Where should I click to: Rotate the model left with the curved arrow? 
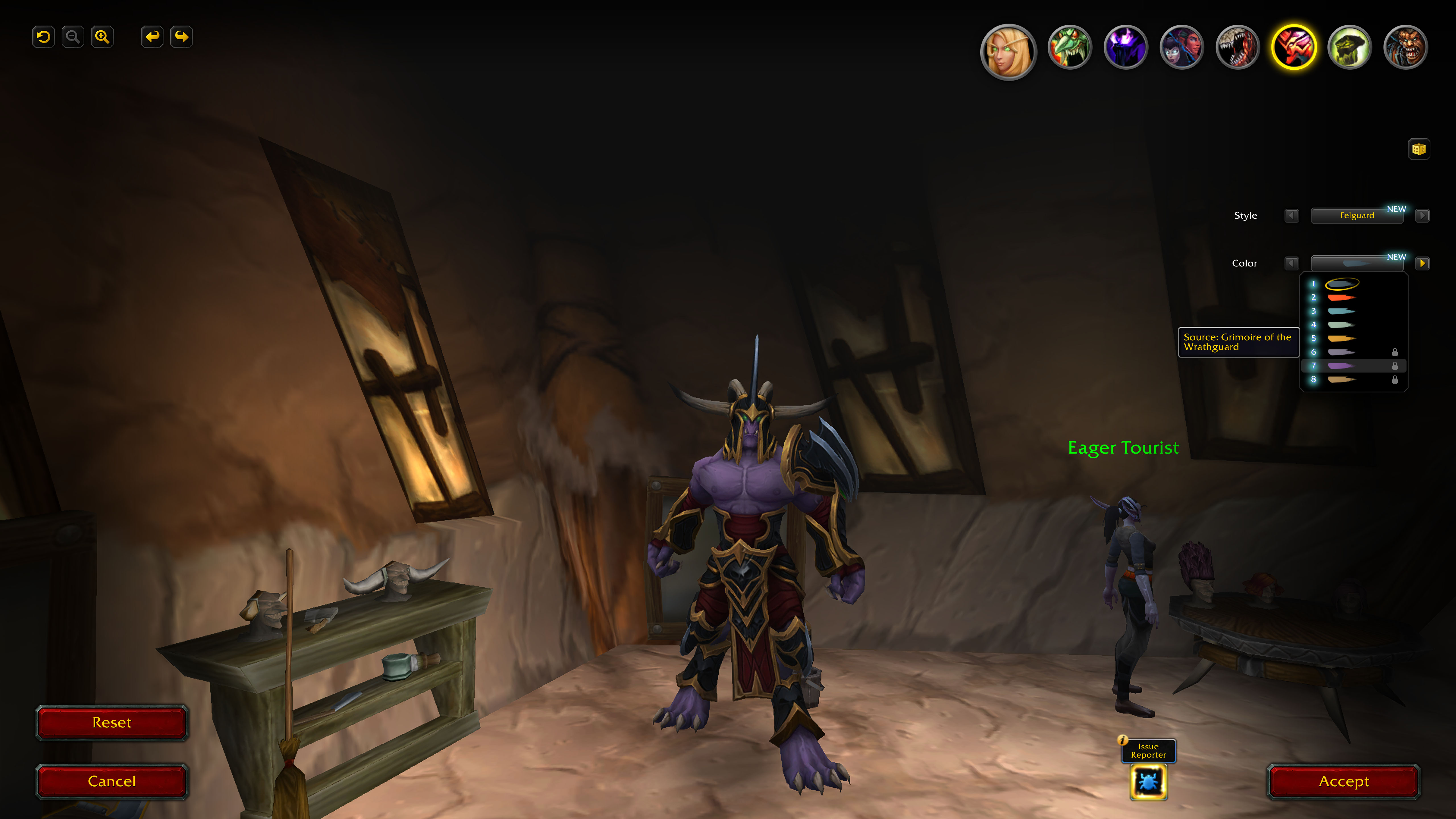(152, 37)
